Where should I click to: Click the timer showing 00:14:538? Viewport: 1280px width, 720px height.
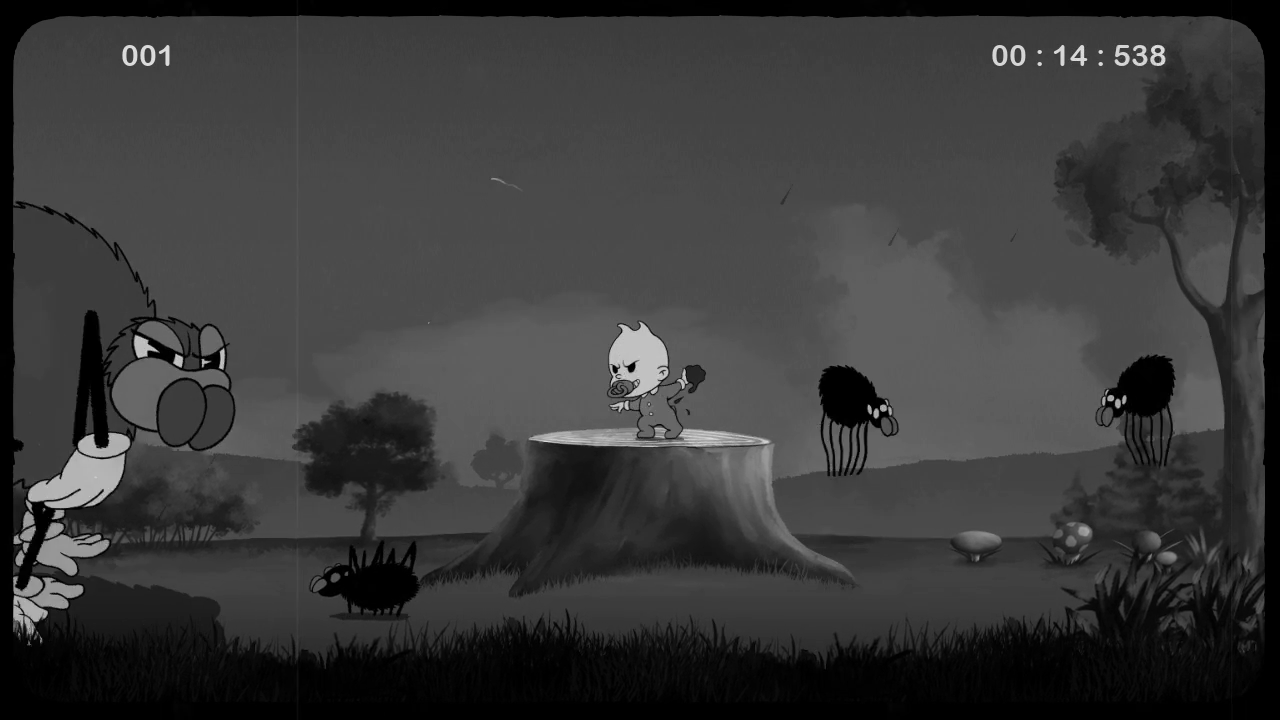[x=1078, y=56]
